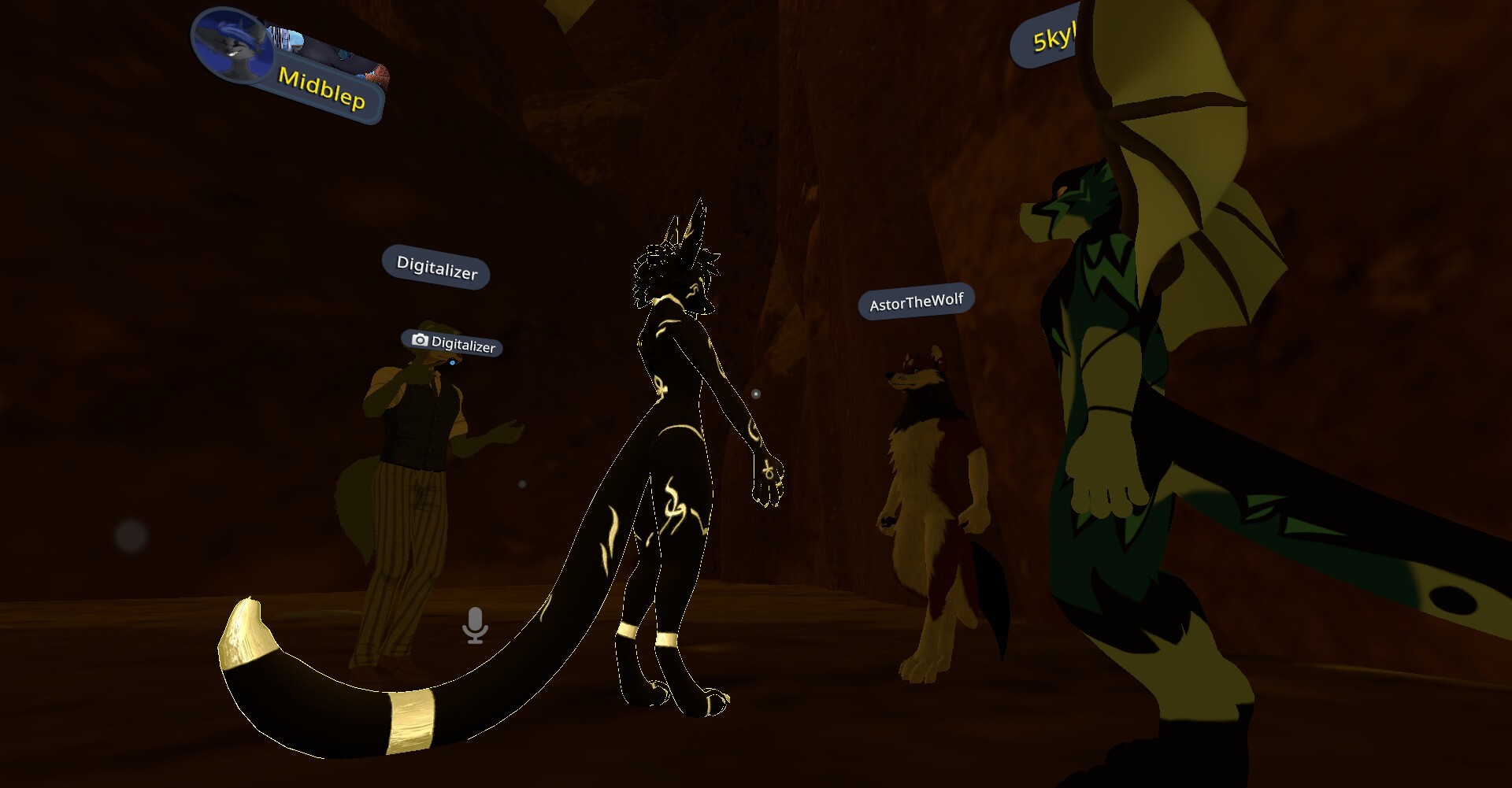The width and height of the screenshot is (1512, 788).
Task: Select the Midblep player nameplate
Action: [x=321, y=89]
